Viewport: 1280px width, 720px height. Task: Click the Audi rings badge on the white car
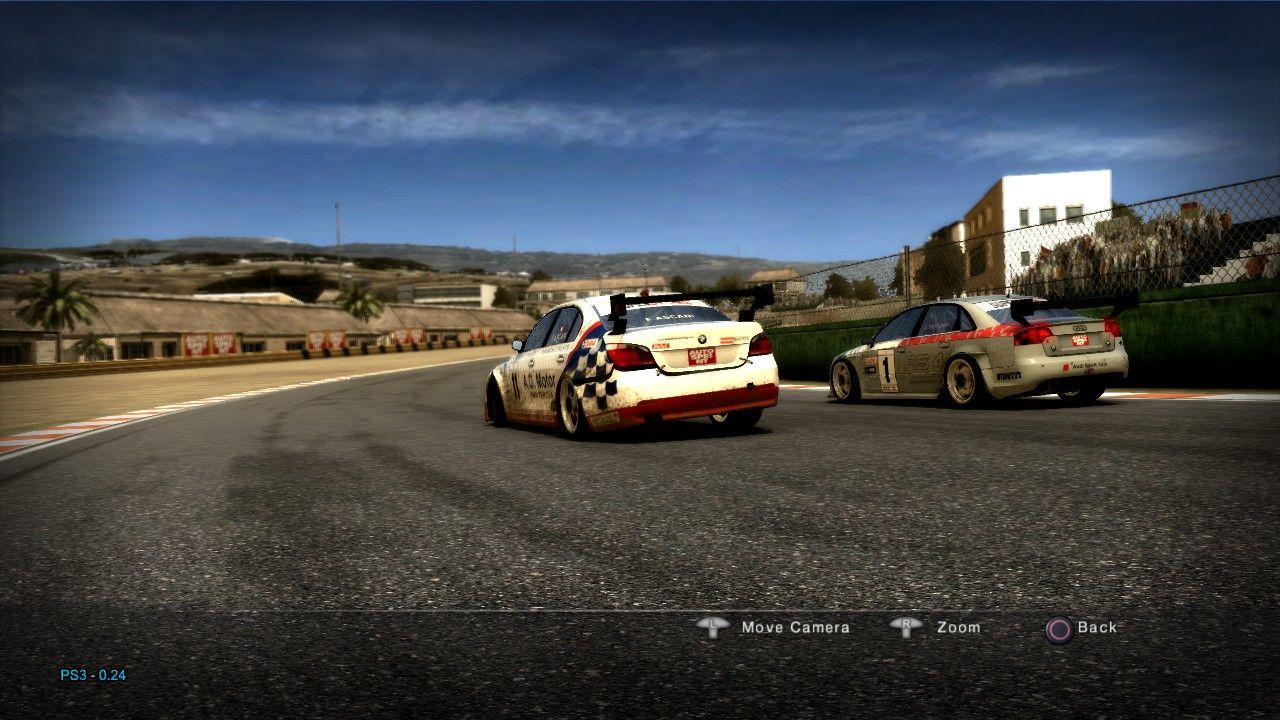pos(1079,327)
